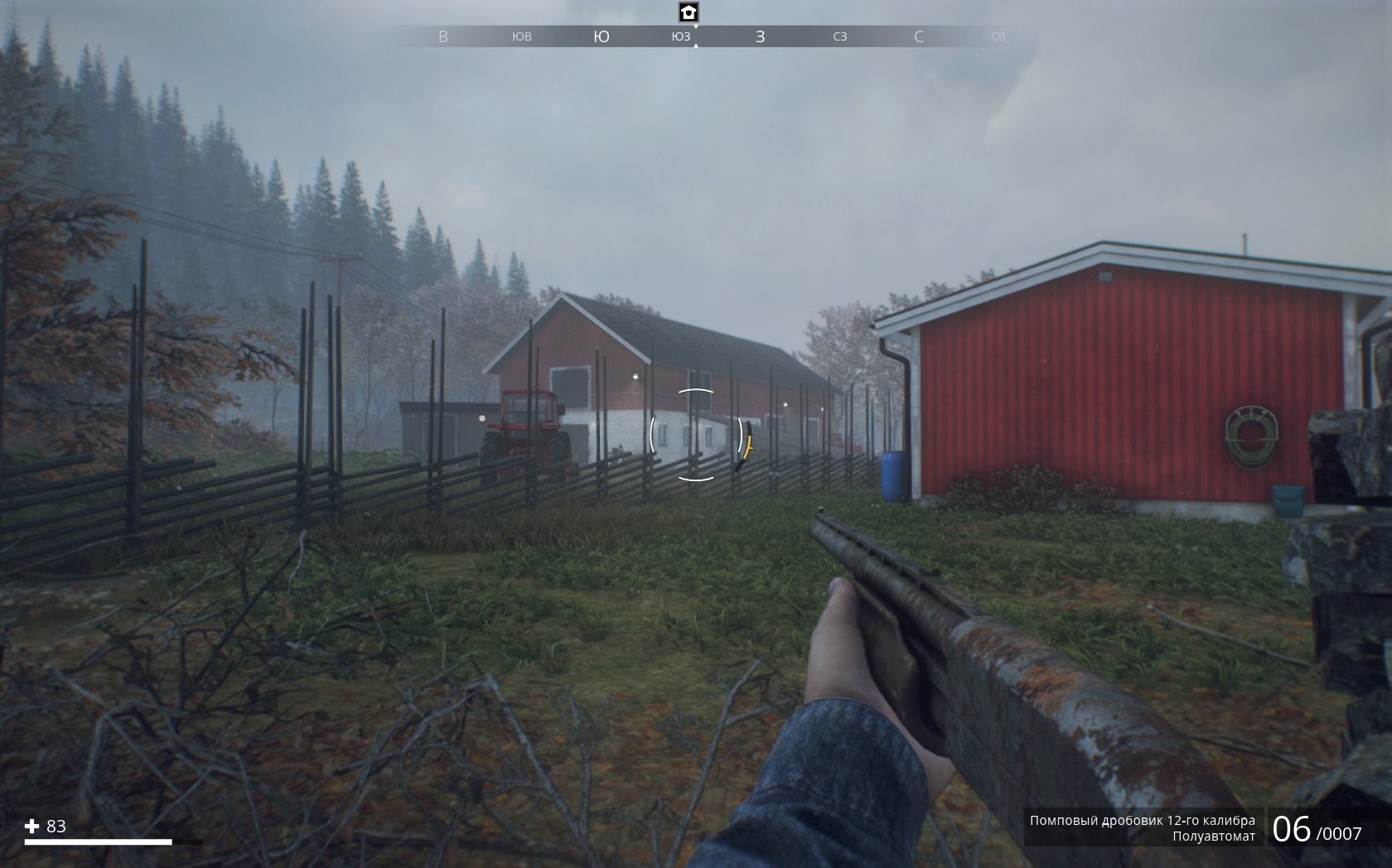
Task: Click the 12-gauge pump shotgun weapon label
Action: (1142, 821)
